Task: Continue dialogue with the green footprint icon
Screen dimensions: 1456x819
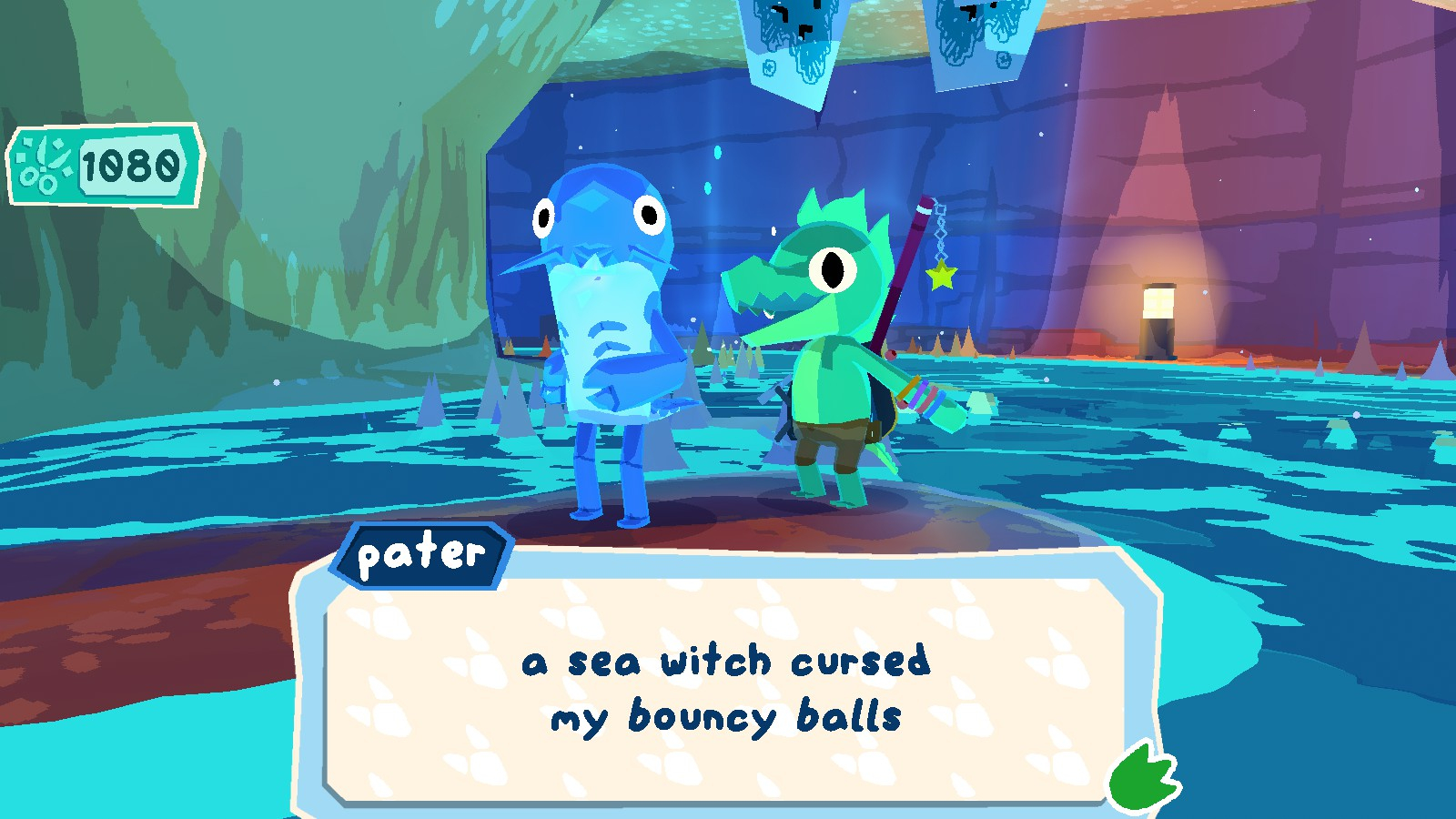Action: pyautogui.click(x=1142, y=778)
